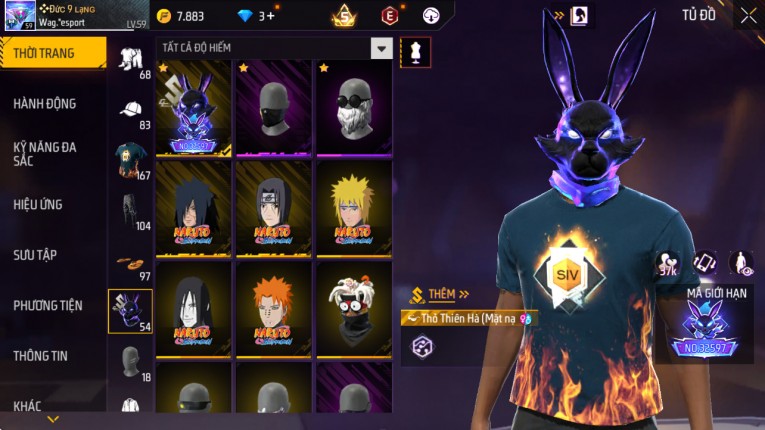Go to the SƯU TẬP category
765x430 pixels.
(35, 255)
